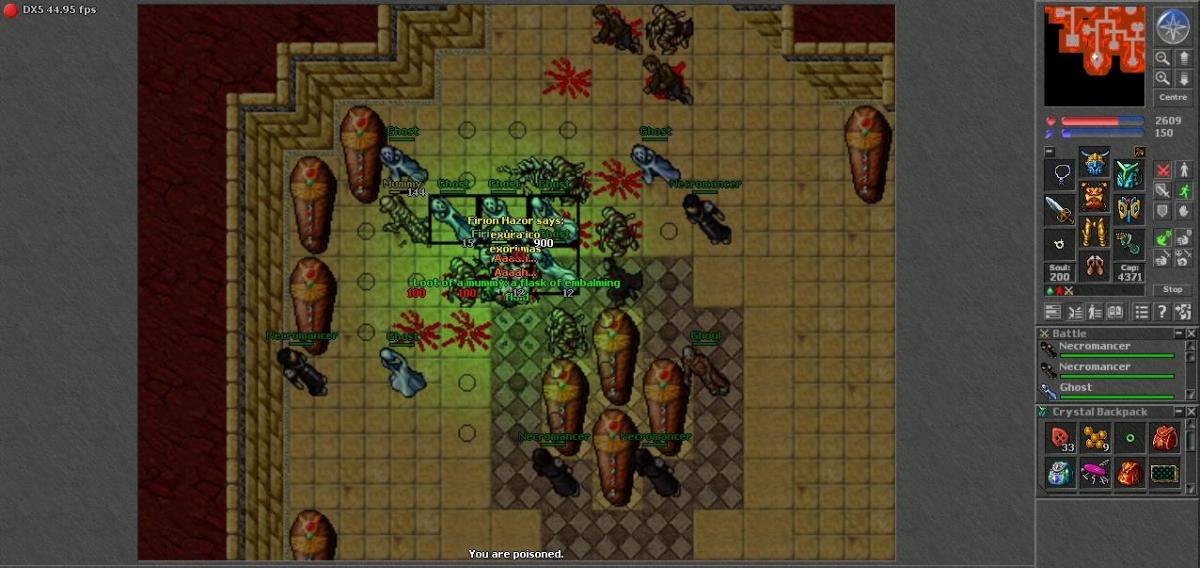Click the compass rose on the minimap
Screen dimensions: 1200x568
tap(1172, 26)
